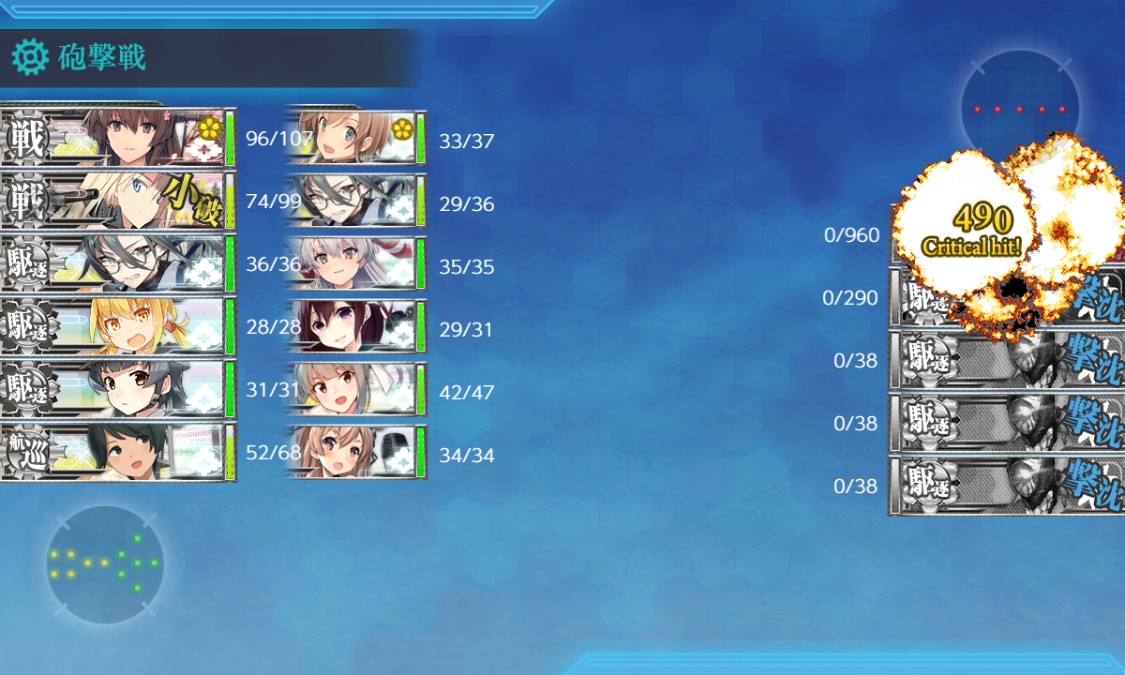Screen dimensions: 1125x675
Task: Choose the escort ship card showing 29/36 HP
Action: (x=356, y=200)
